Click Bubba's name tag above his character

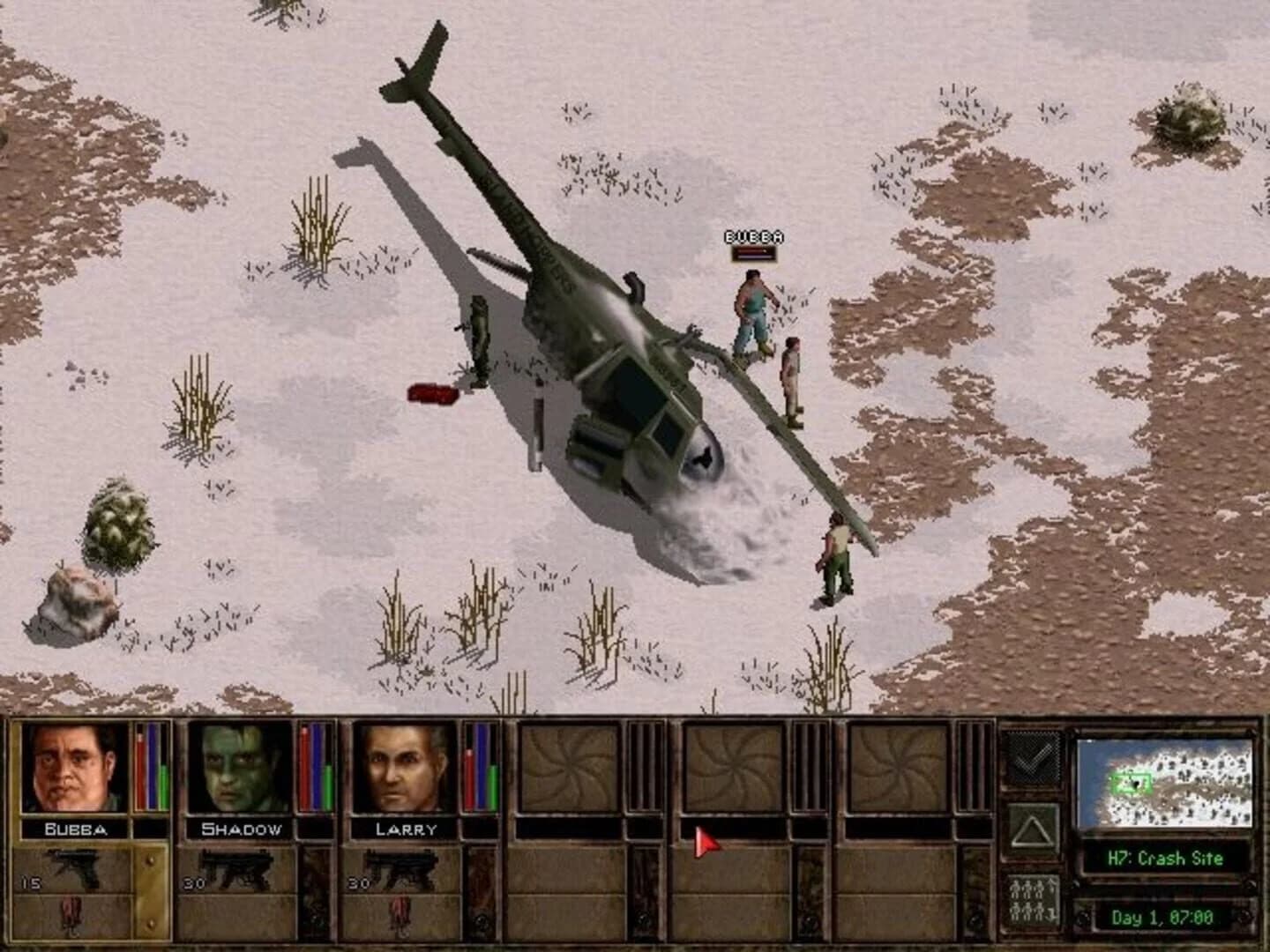tap(752, 236)
